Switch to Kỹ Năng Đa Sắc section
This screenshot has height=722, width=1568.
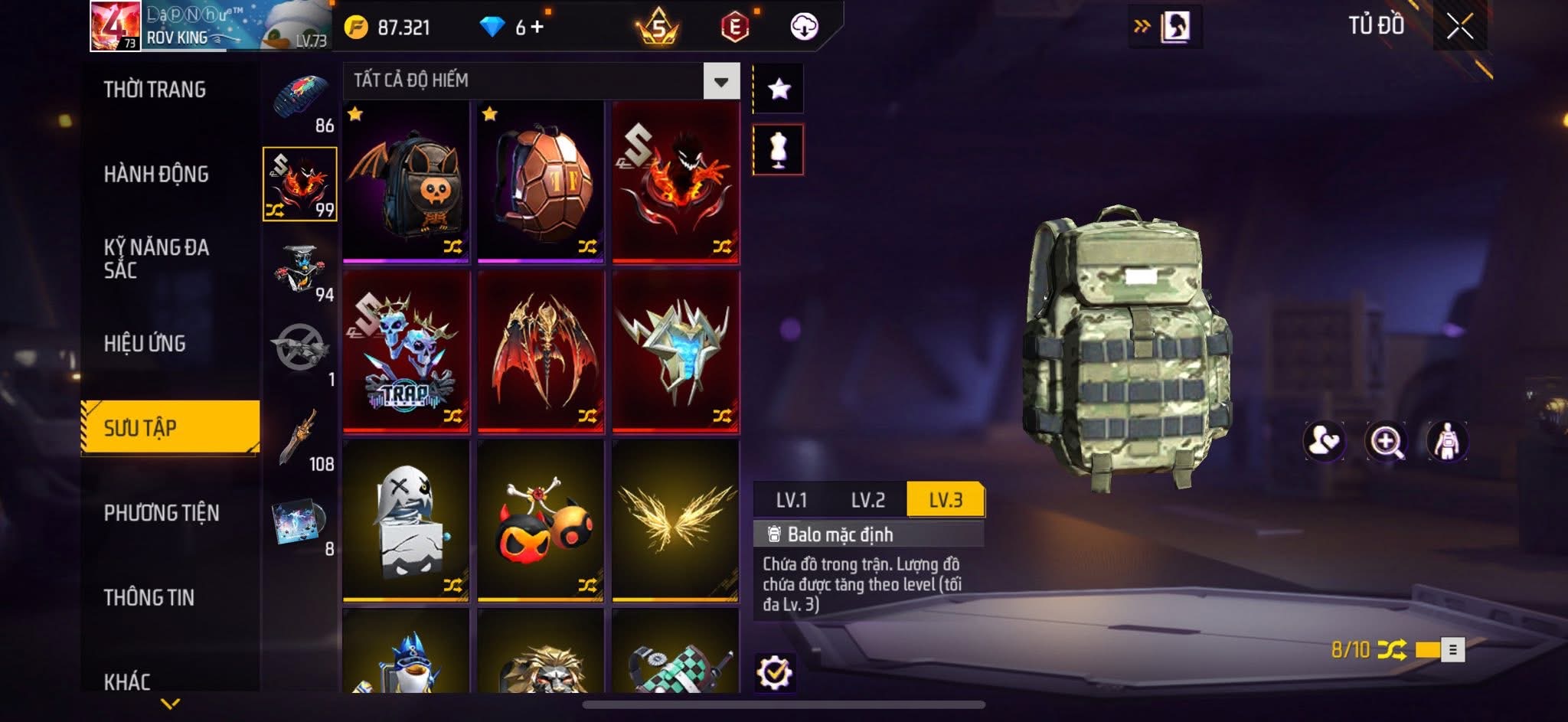(x=156, y=258)
